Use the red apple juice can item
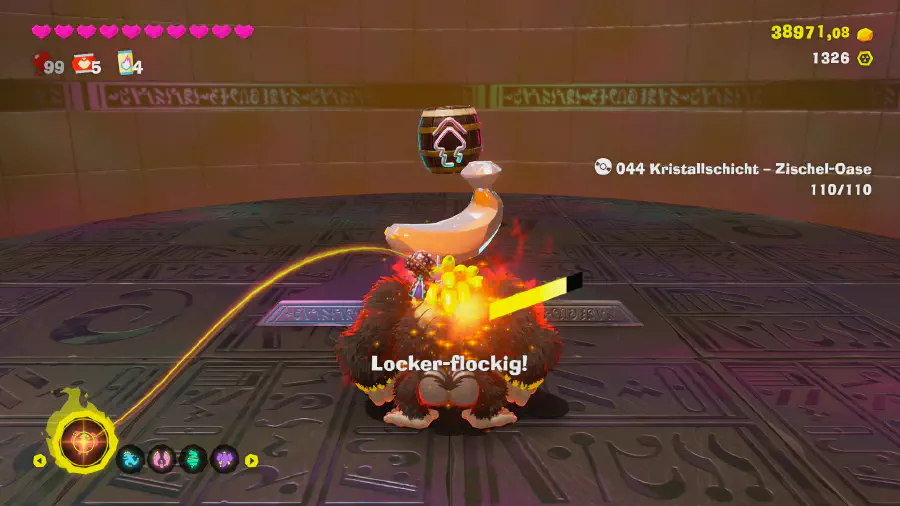 pyautogui.click(x=85, y=65)
